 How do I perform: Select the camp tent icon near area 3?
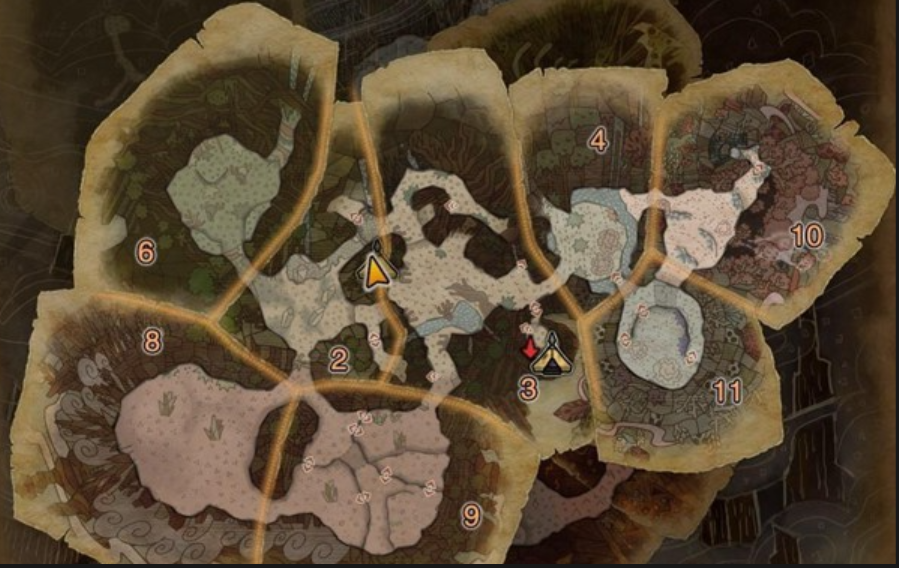[x=551, y=357]
